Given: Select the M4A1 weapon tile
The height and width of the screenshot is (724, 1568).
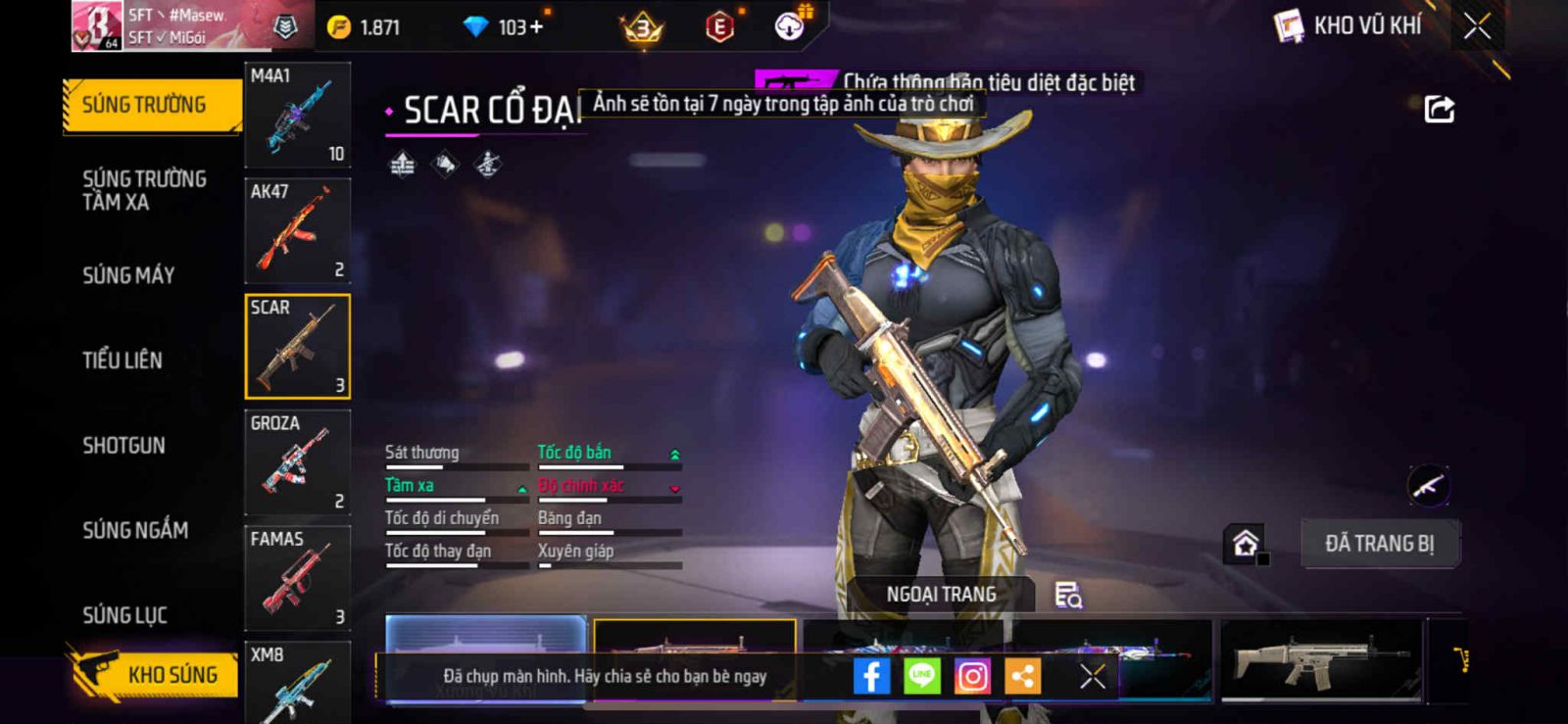Looking at the screenshot, I should pos(297,116).
